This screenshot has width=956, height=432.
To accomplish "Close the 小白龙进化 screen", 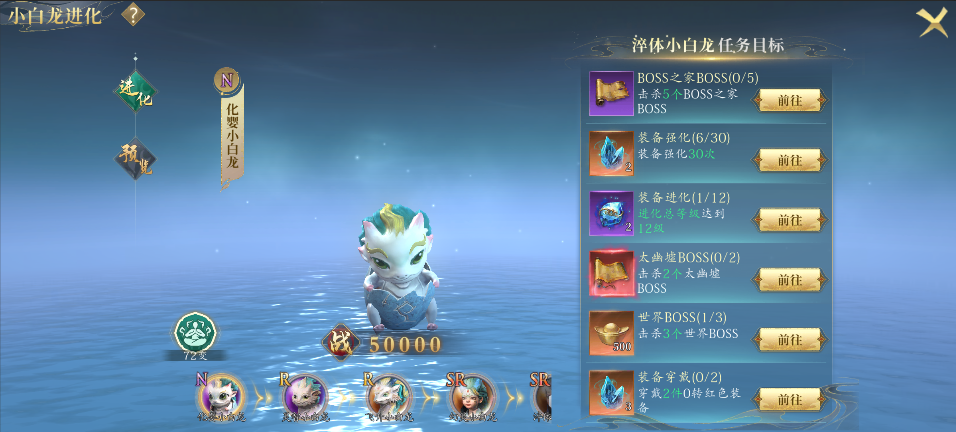I will click(932, 21).
